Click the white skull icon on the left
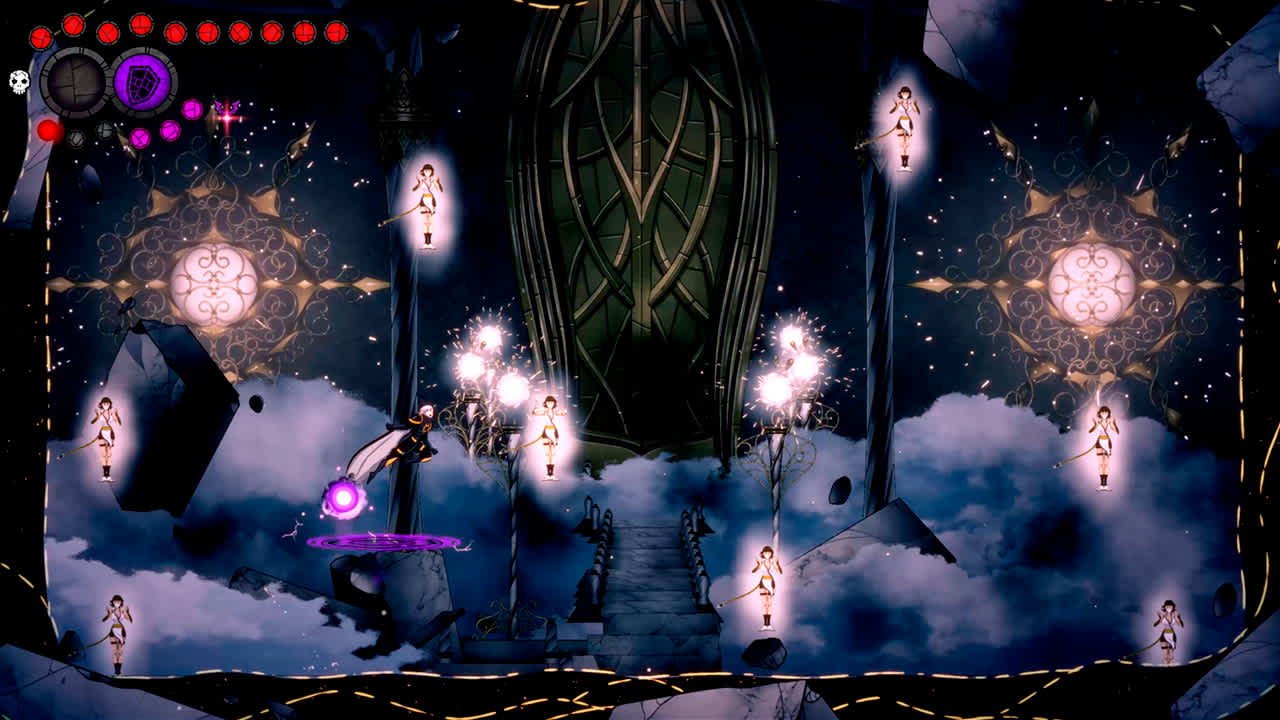This screenshot has height=720, width=1280. 18,83
